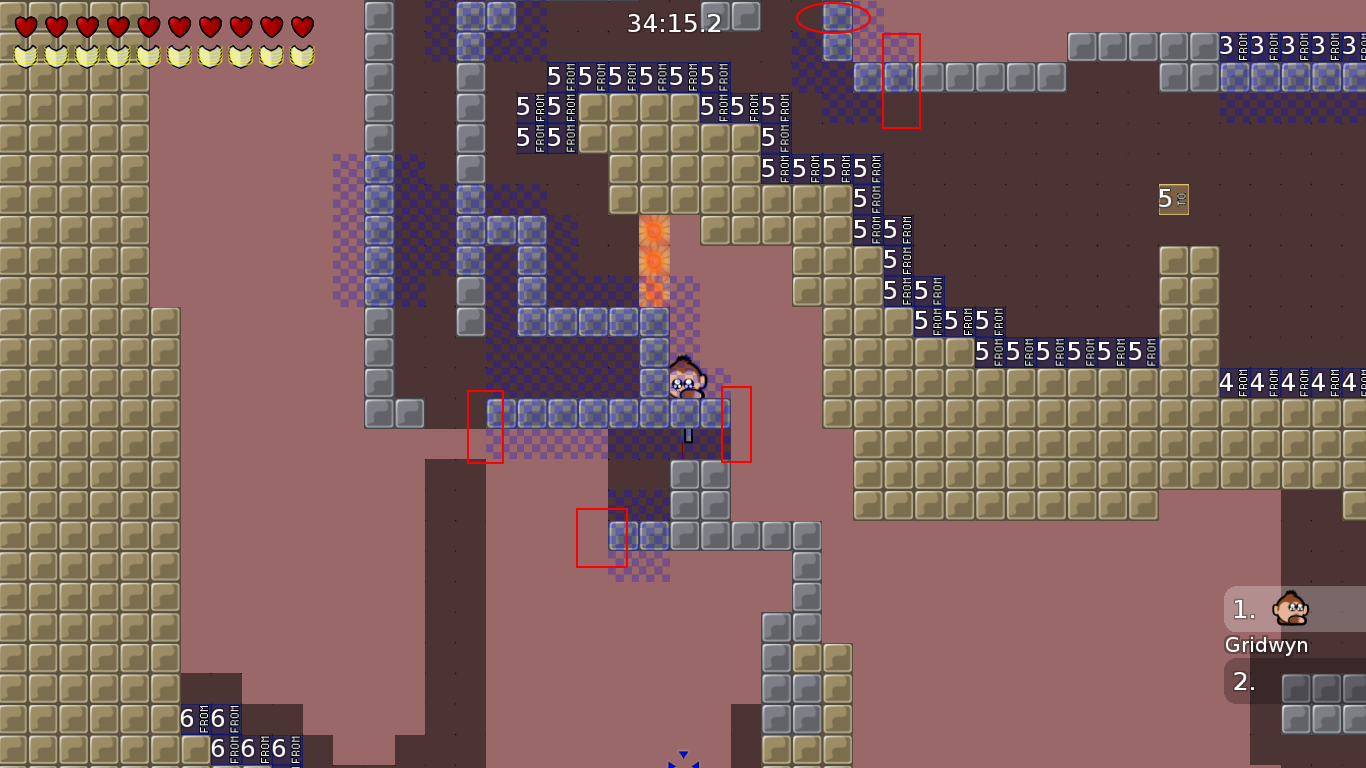Click the tile inside the red square near bottom-center

[x=600, y=538]
